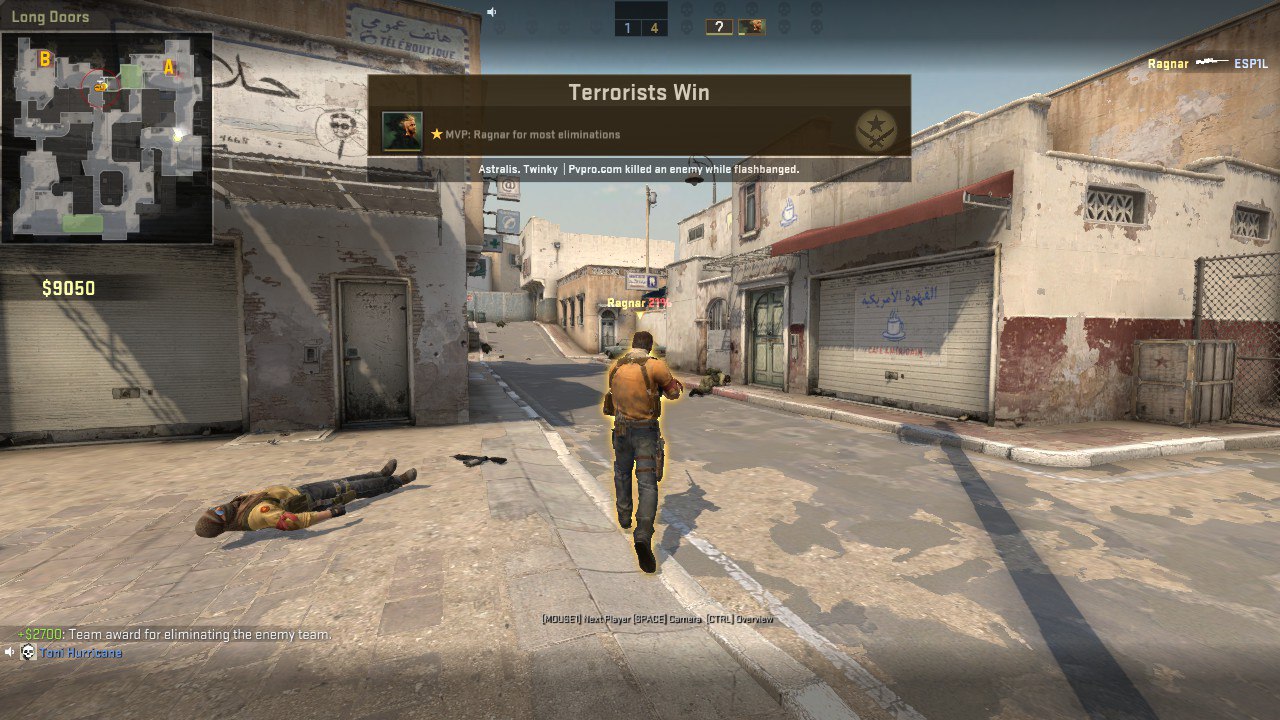Click the Terrorist emblem in win panel
Viewport: 1280px width, 720px height.
876,131
